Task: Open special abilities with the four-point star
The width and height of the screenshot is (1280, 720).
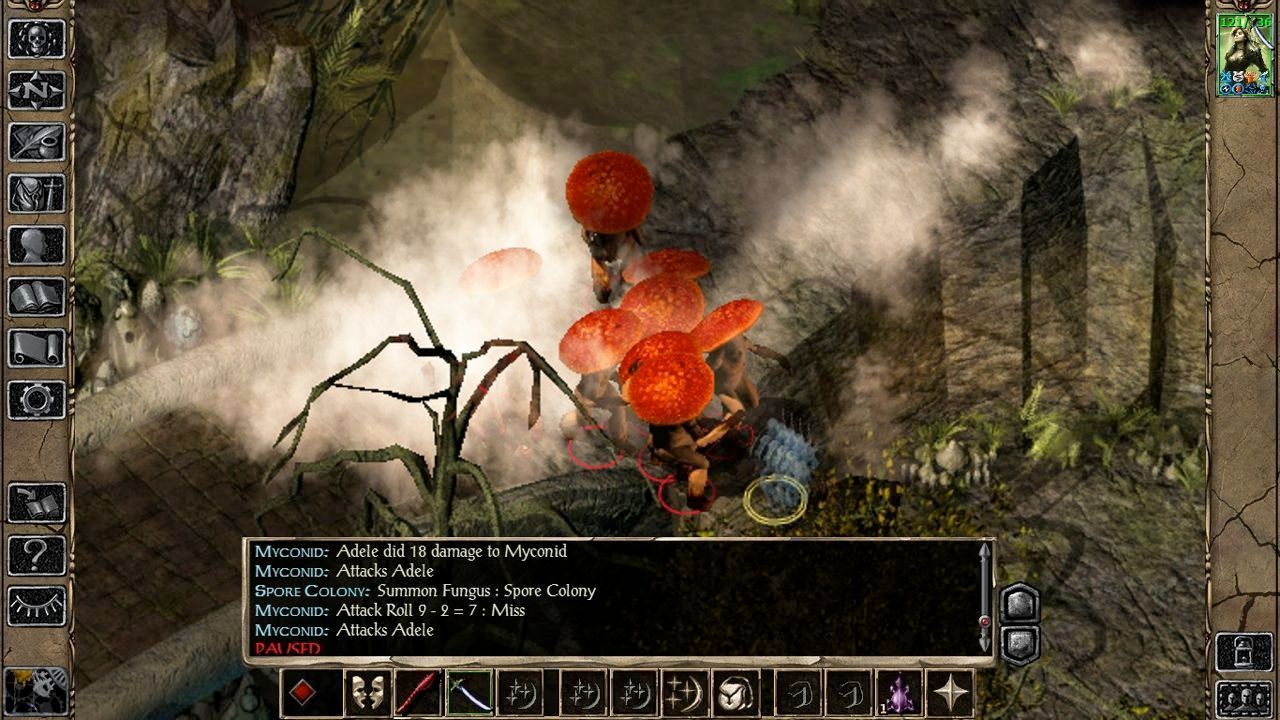Action: click(x=949, y=692)
